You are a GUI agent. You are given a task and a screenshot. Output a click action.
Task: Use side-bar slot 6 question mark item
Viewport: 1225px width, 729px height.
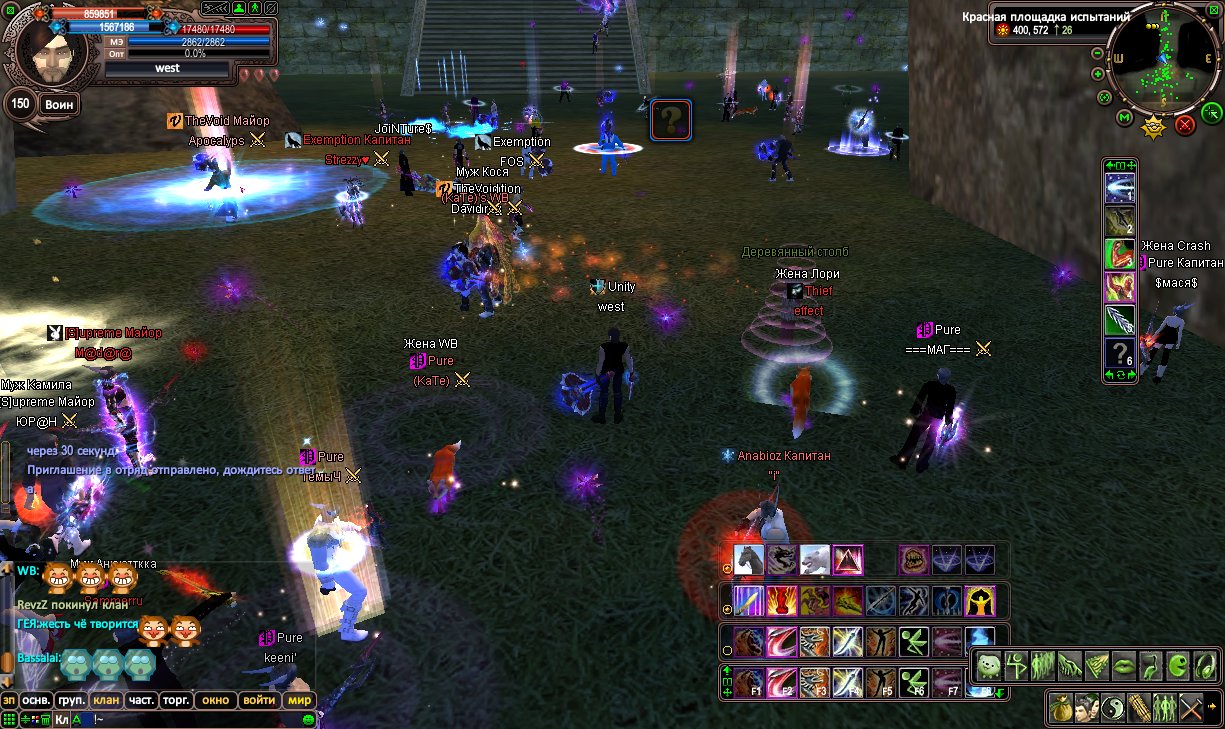click(1119, 353)
